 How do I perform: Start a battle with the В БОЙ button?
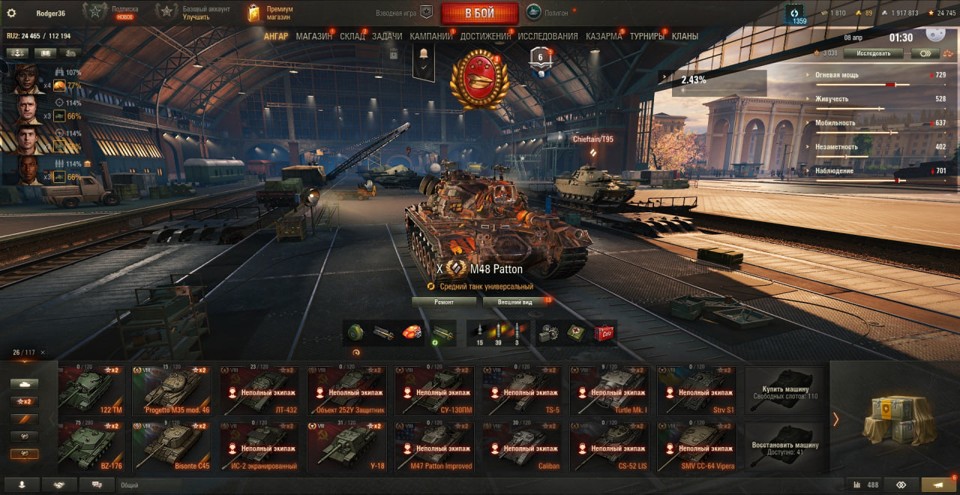[479, 13]
